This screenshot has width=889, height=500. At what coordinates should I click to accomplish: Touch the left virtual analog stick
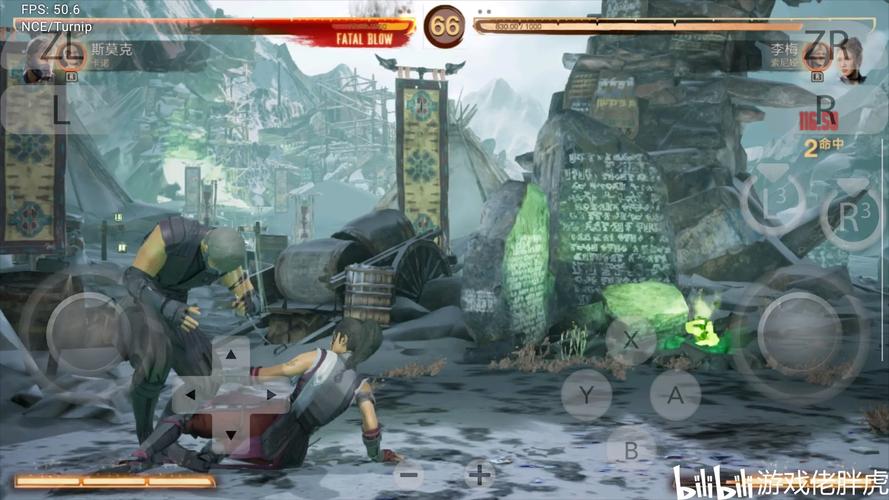click(x=87, y=332)
